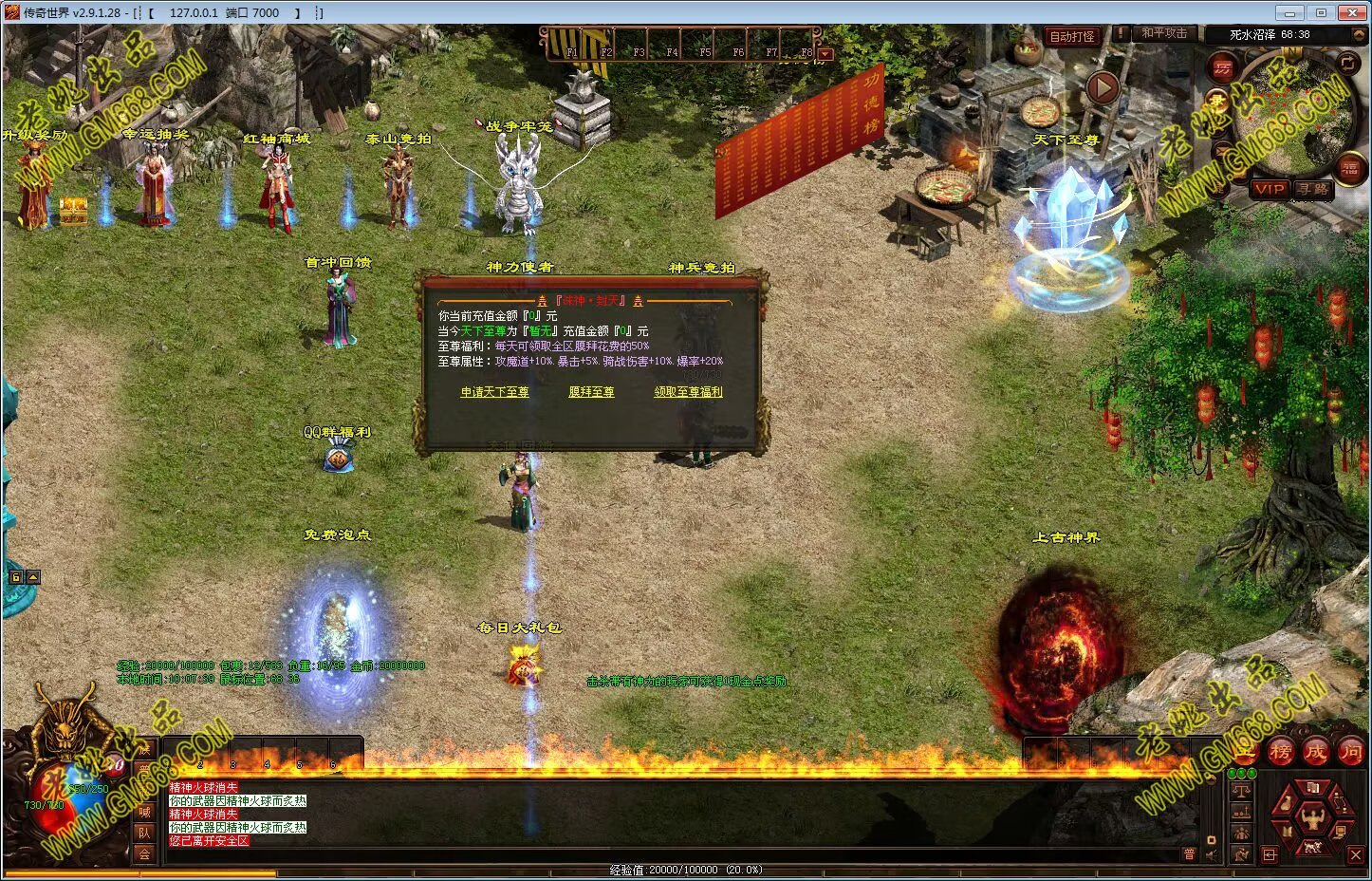Open the 成 achievements button

pyautogui.click(x=1316, y=752)
